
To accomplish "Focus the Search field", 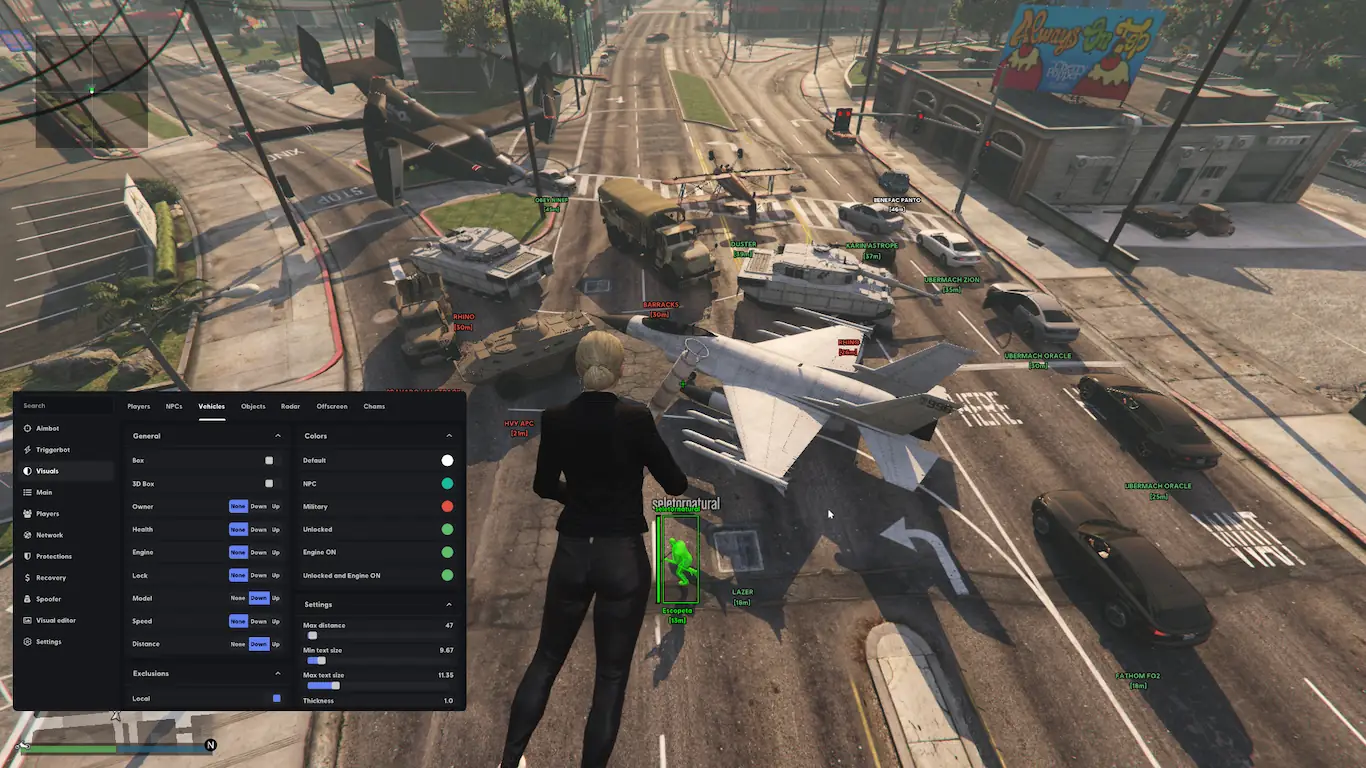I will pyautogui.click(x=65, y=406).
